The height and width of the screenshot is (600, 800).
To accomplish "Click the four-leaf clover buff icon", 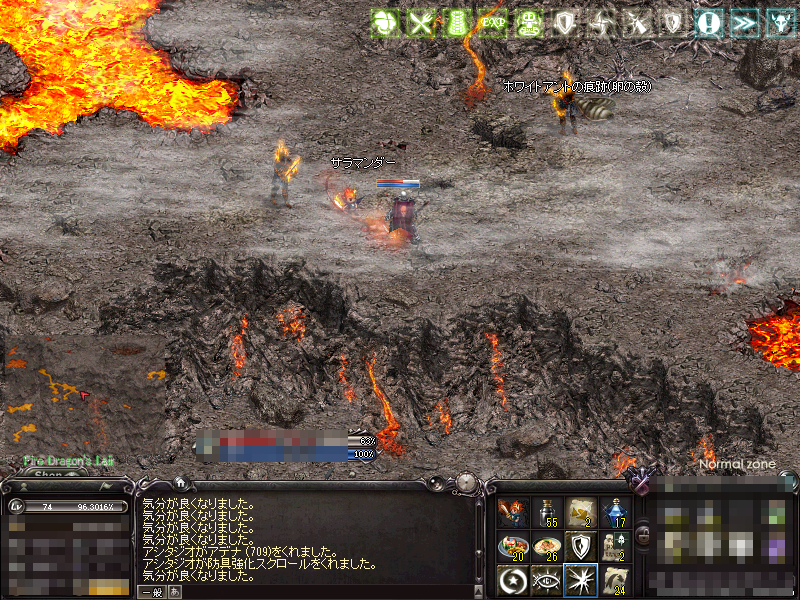I will (x=384, y=23).
